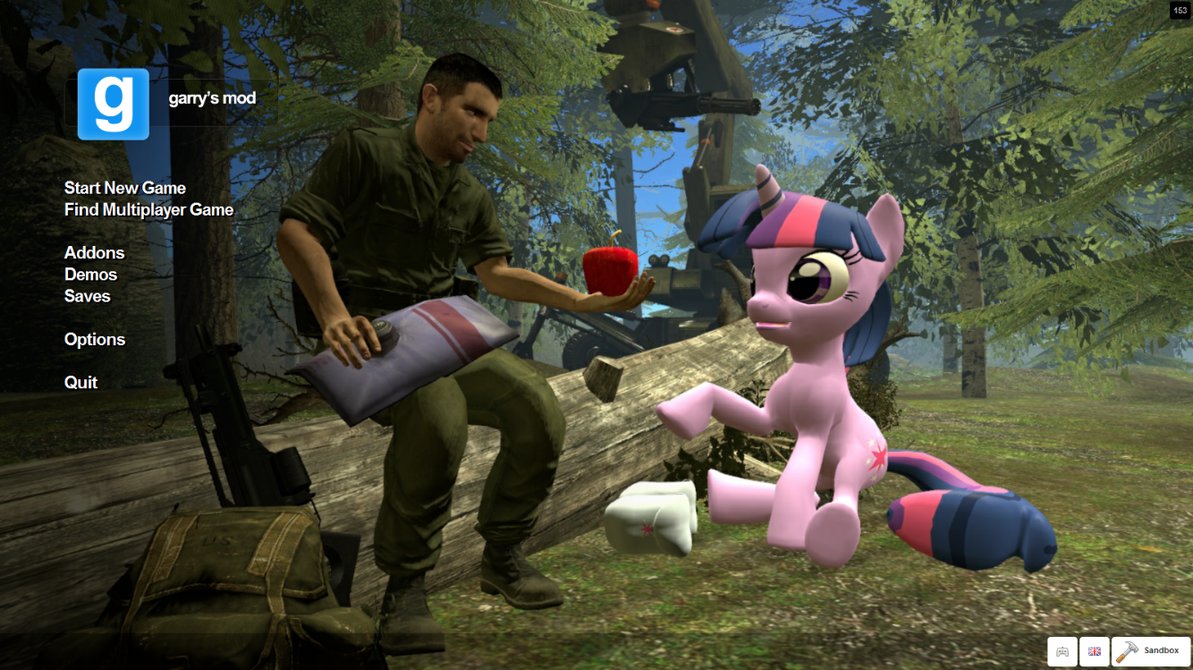The width and height of the screenshot is (1193, 670).
Task: Open Find Multiplayer Game
Action: (x=149, y=210)
